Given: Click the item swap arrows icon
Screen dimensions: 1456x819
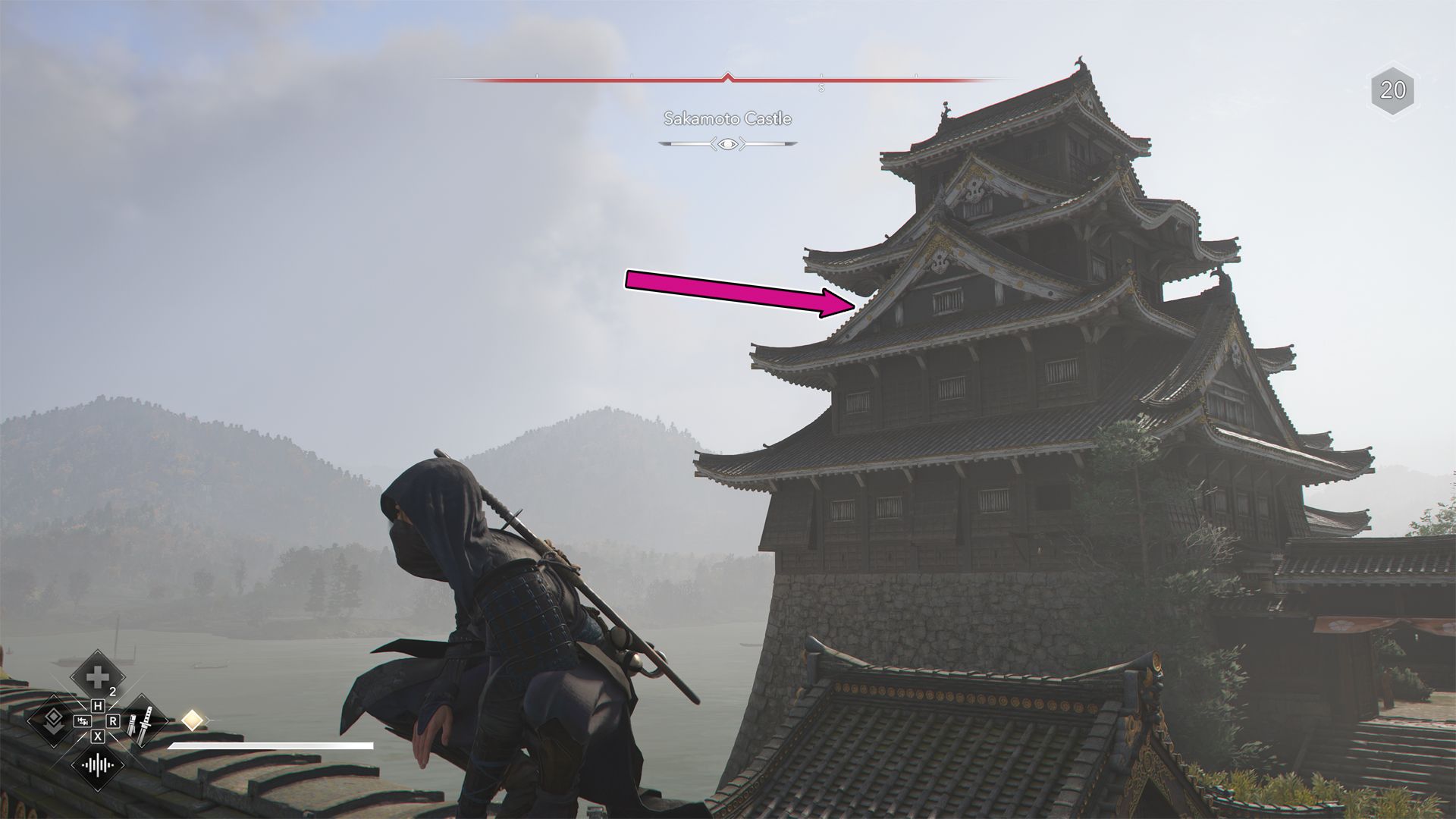Looking at the screenshot, I should [x=82, y=722].
